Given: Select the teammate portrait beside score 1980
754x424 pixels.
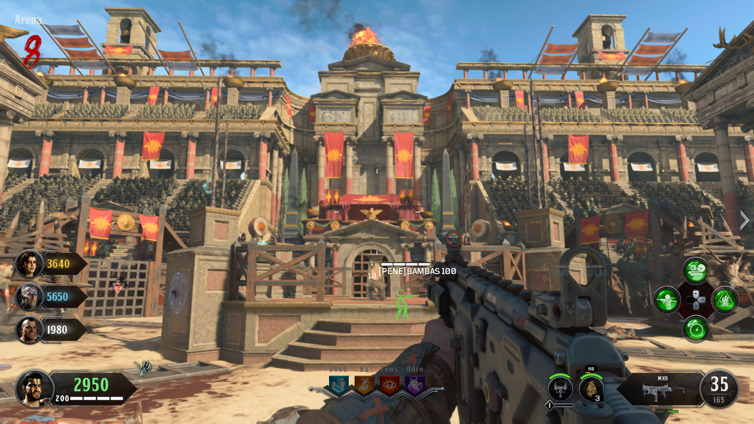Looking at the screenshot, I should pyautogui.click(x=28, y=330).
